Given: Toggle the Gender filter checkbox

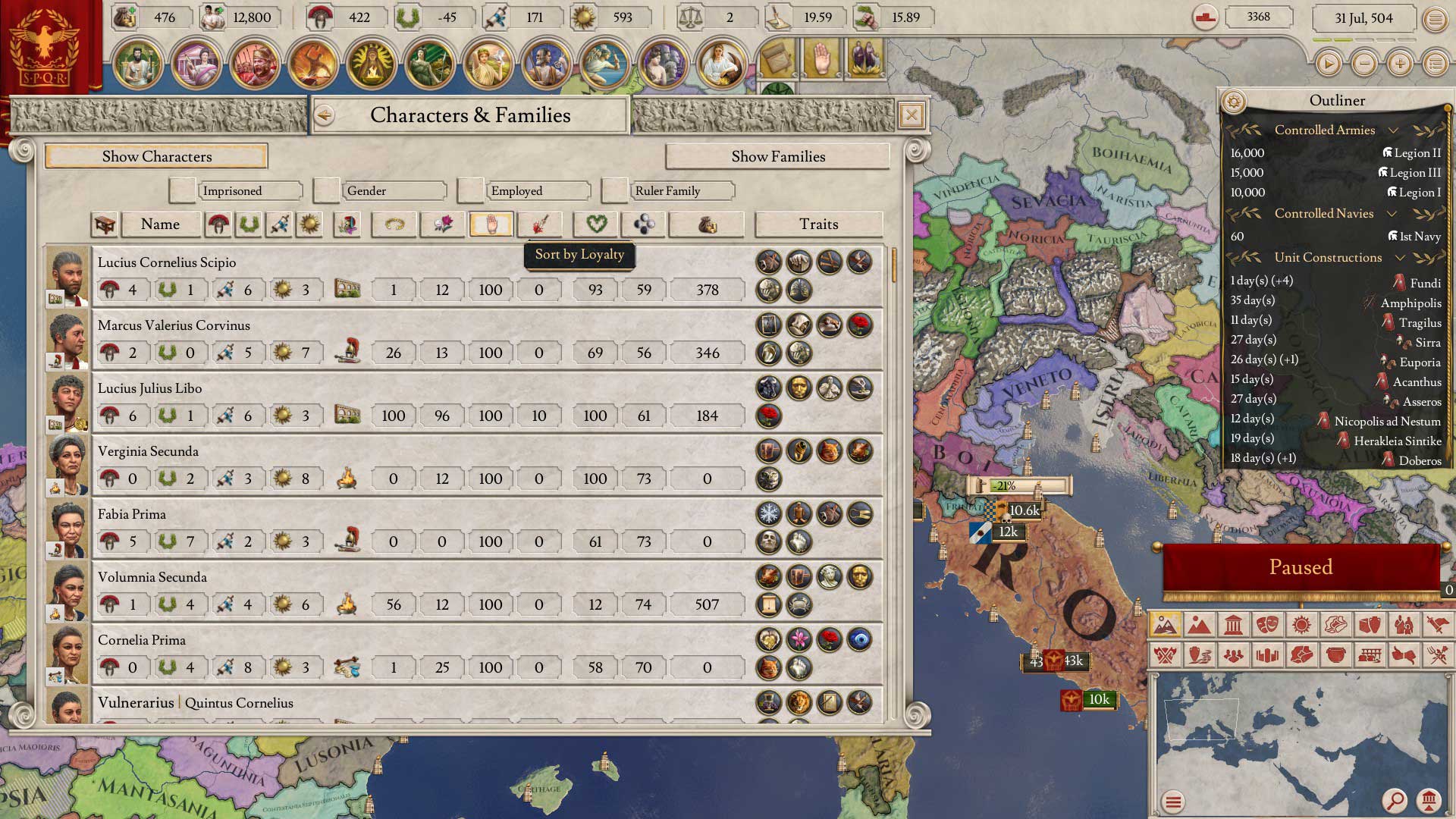Looking at the screenshot, I should 326,190.
